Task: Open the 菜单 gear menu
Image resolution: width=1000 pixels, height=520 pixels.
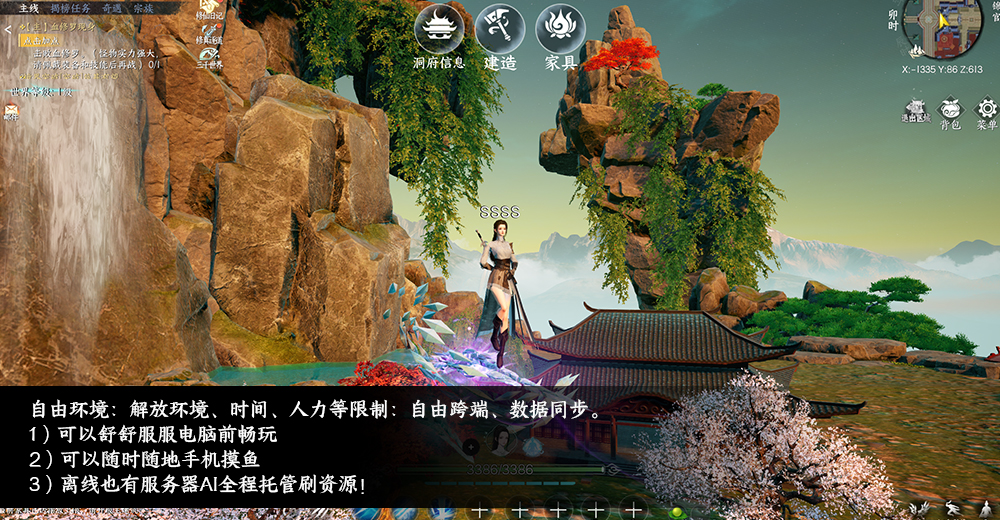Action: point(986,112)
